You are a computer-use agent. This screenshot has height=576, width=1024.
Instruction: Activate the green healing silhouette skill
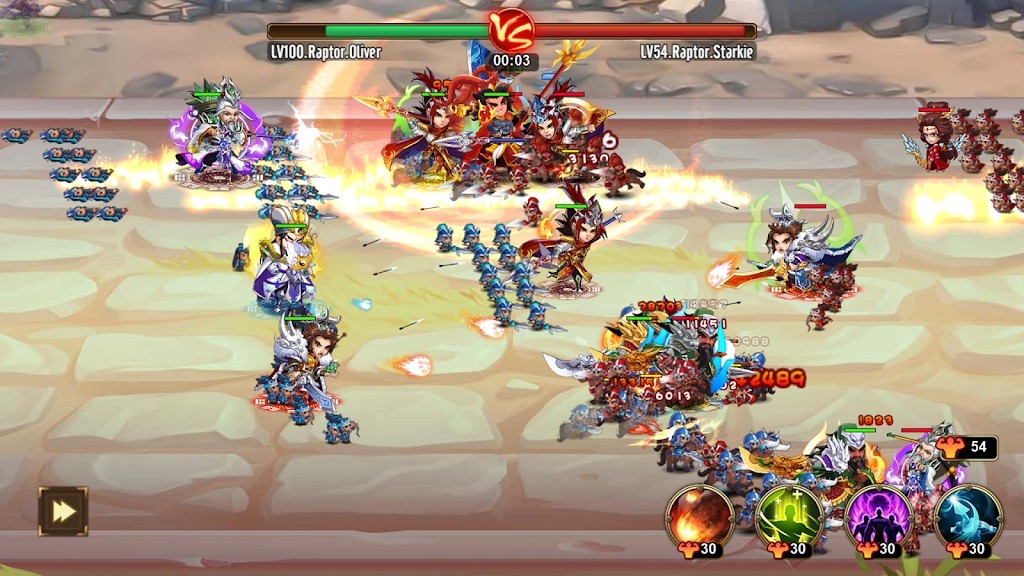pos(788,515)
